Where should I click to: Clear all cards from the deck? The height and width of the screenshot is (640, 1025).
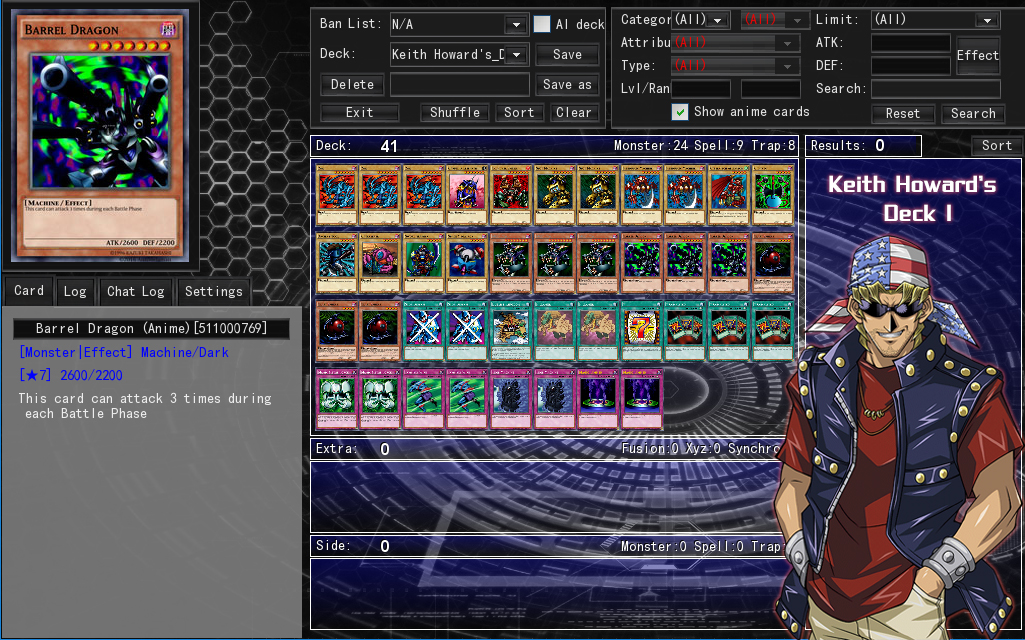(574, 113)
